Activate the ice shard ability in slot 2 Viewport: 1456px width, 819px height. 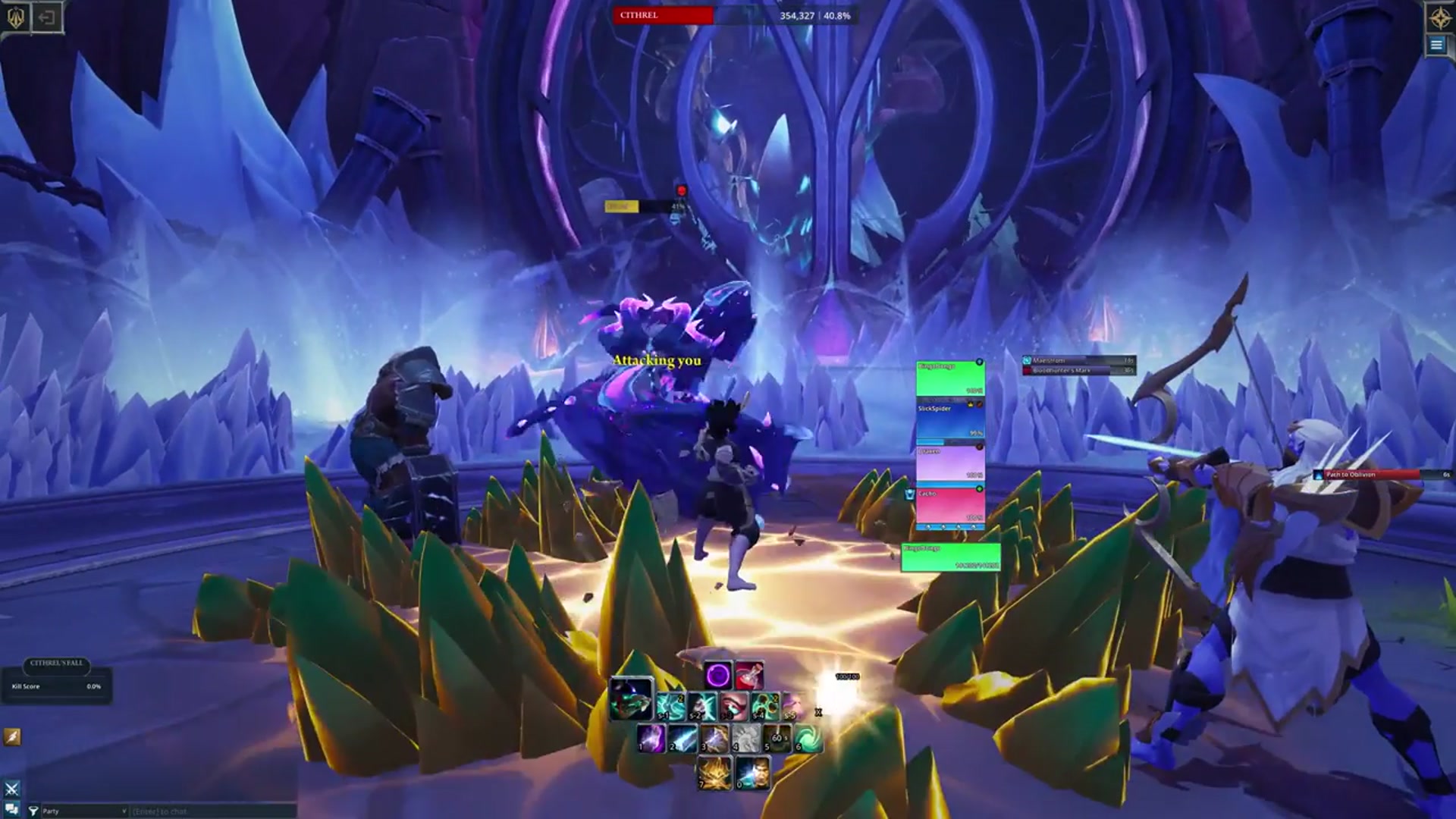[x=682, y=738]
